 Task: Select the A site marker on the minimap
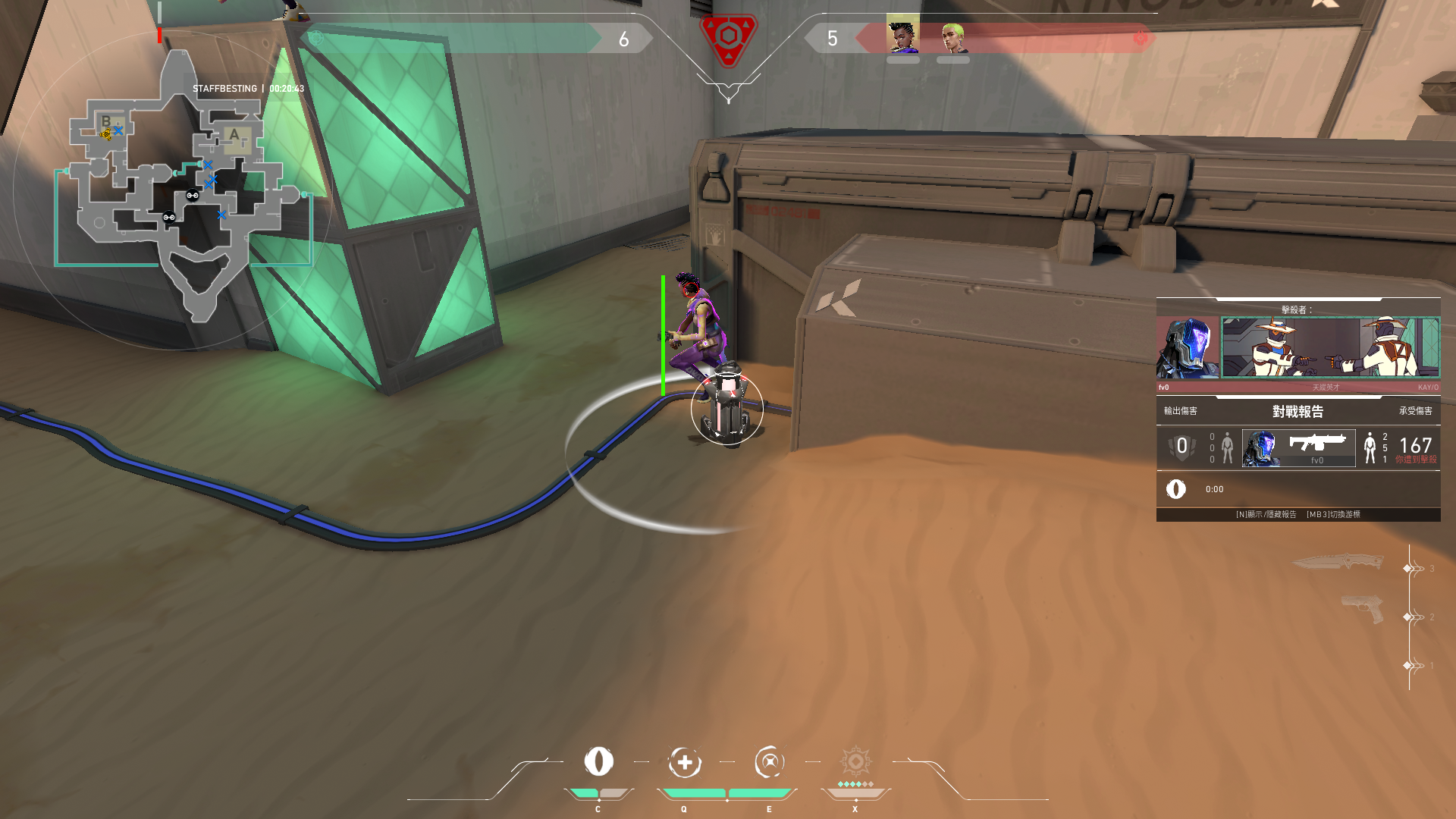[x=234, y=136]
